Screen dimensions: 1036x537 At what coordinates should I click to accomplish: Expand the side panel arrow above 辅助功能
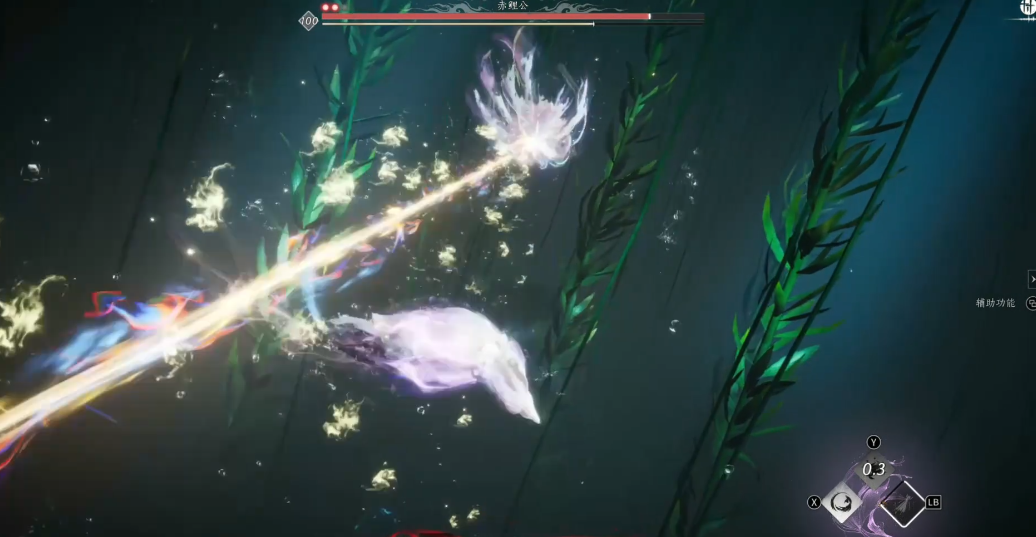1031,279
